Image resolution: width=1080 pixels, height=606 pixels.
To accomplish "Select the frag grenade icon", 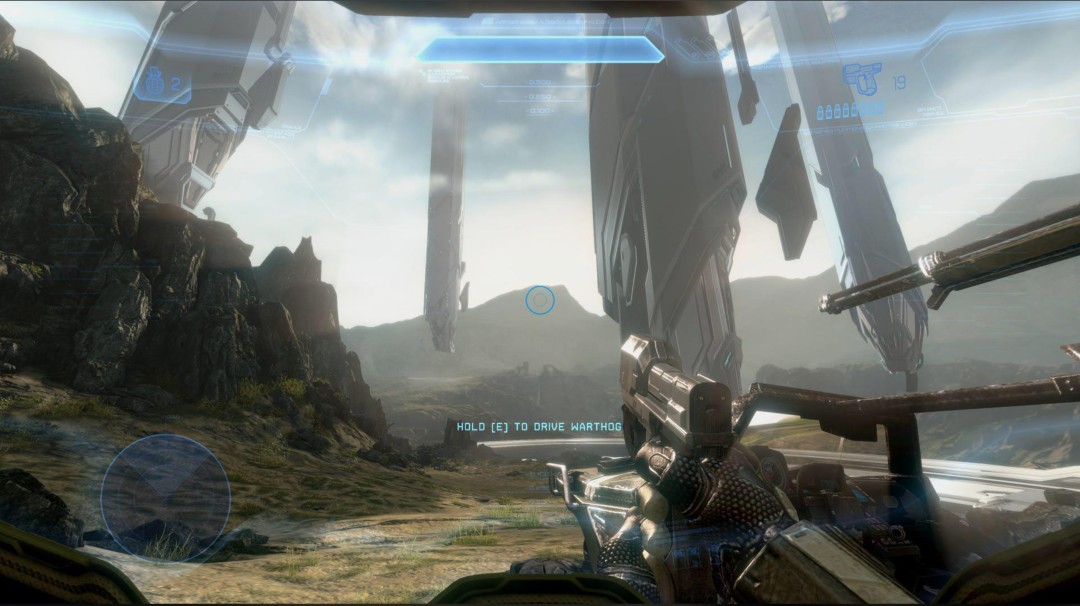I will 154,85.
